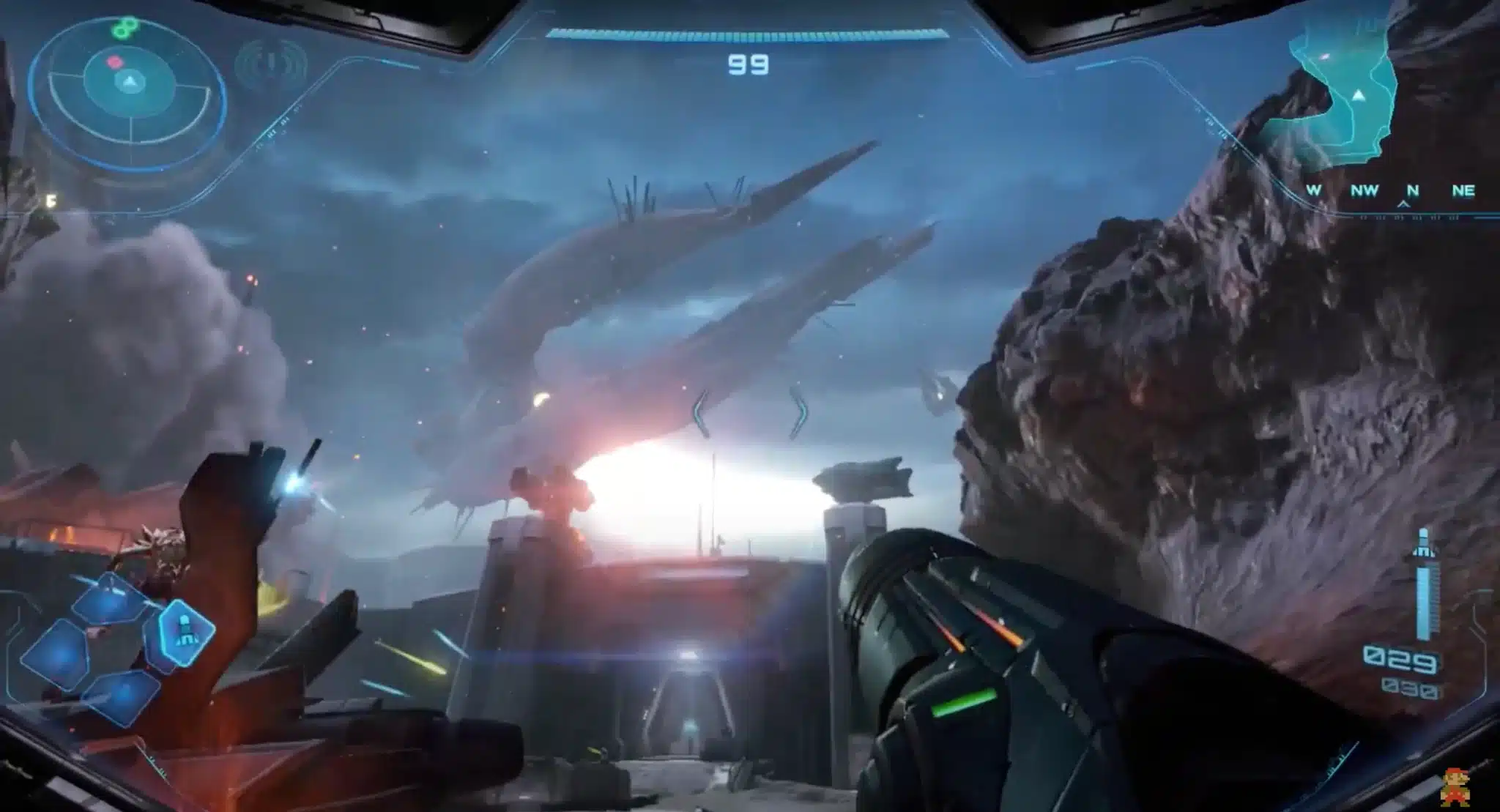Click the 99 energy readout
Viewport: 1500px width, 812px height.
[x=750, y=63]
